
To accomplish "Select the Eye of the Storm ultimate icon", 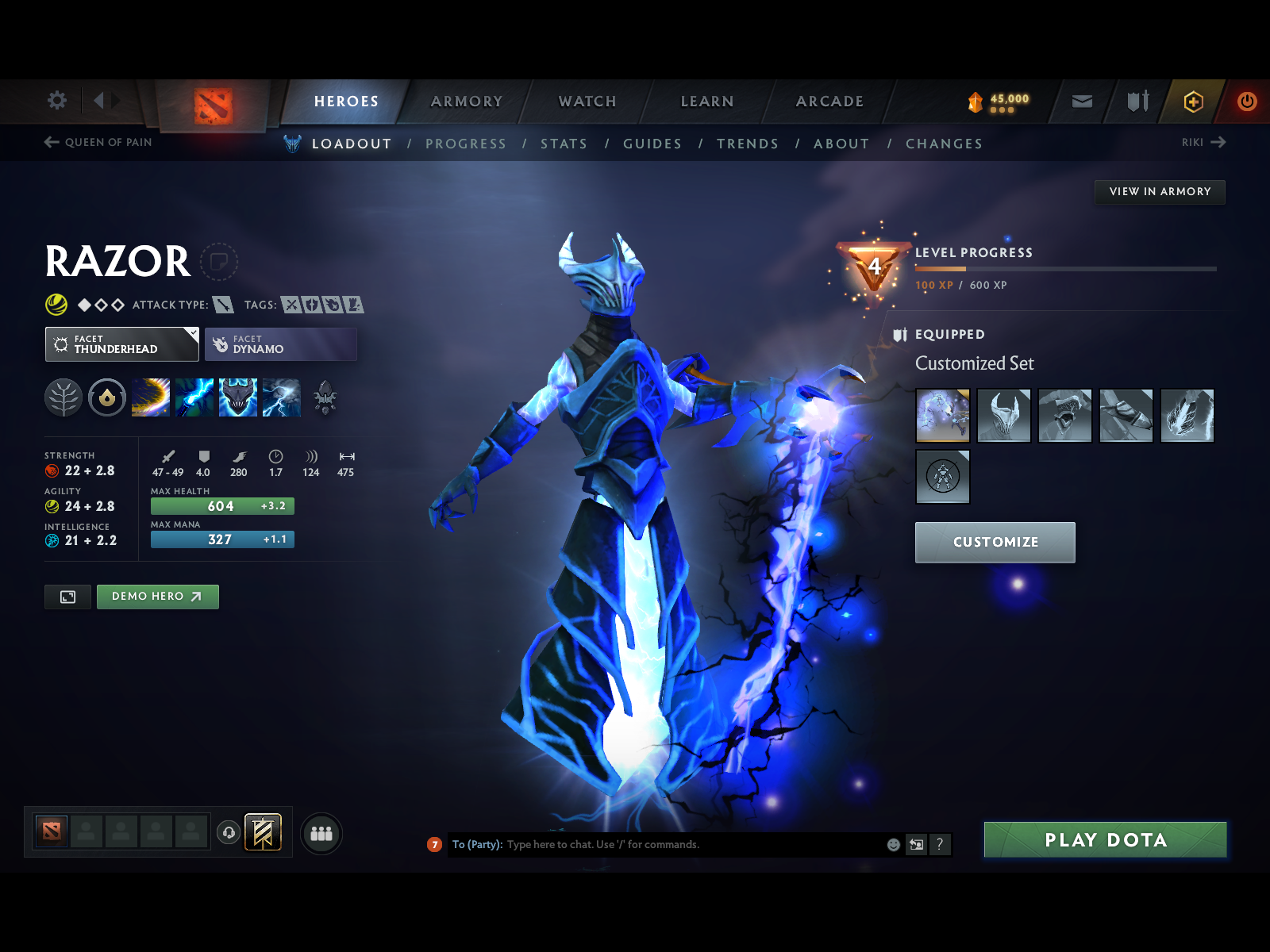I will (x=282, y=398).
